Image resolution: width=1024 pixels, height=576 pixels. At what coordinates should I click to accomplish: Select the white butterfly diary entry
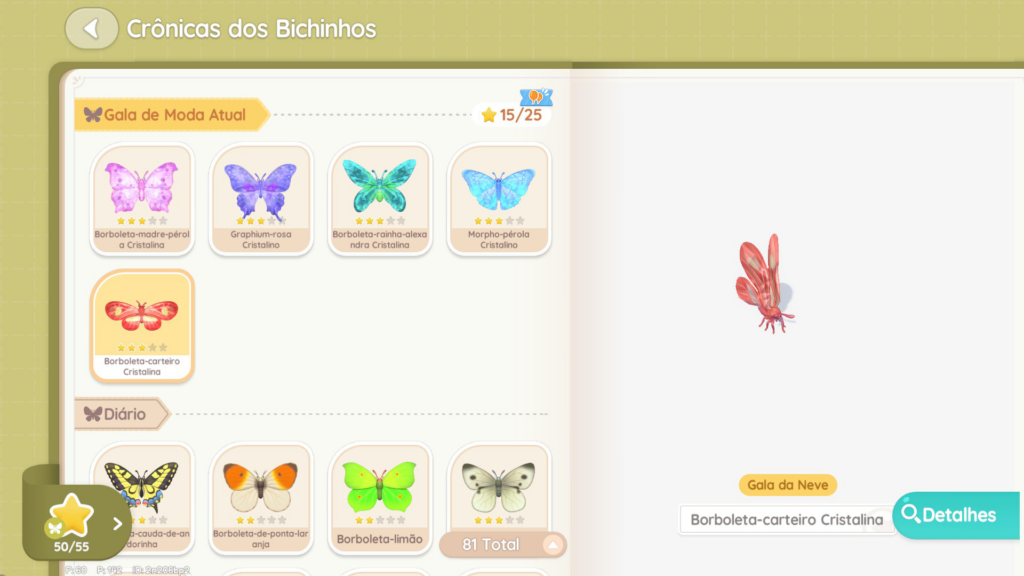click(499, 487)
